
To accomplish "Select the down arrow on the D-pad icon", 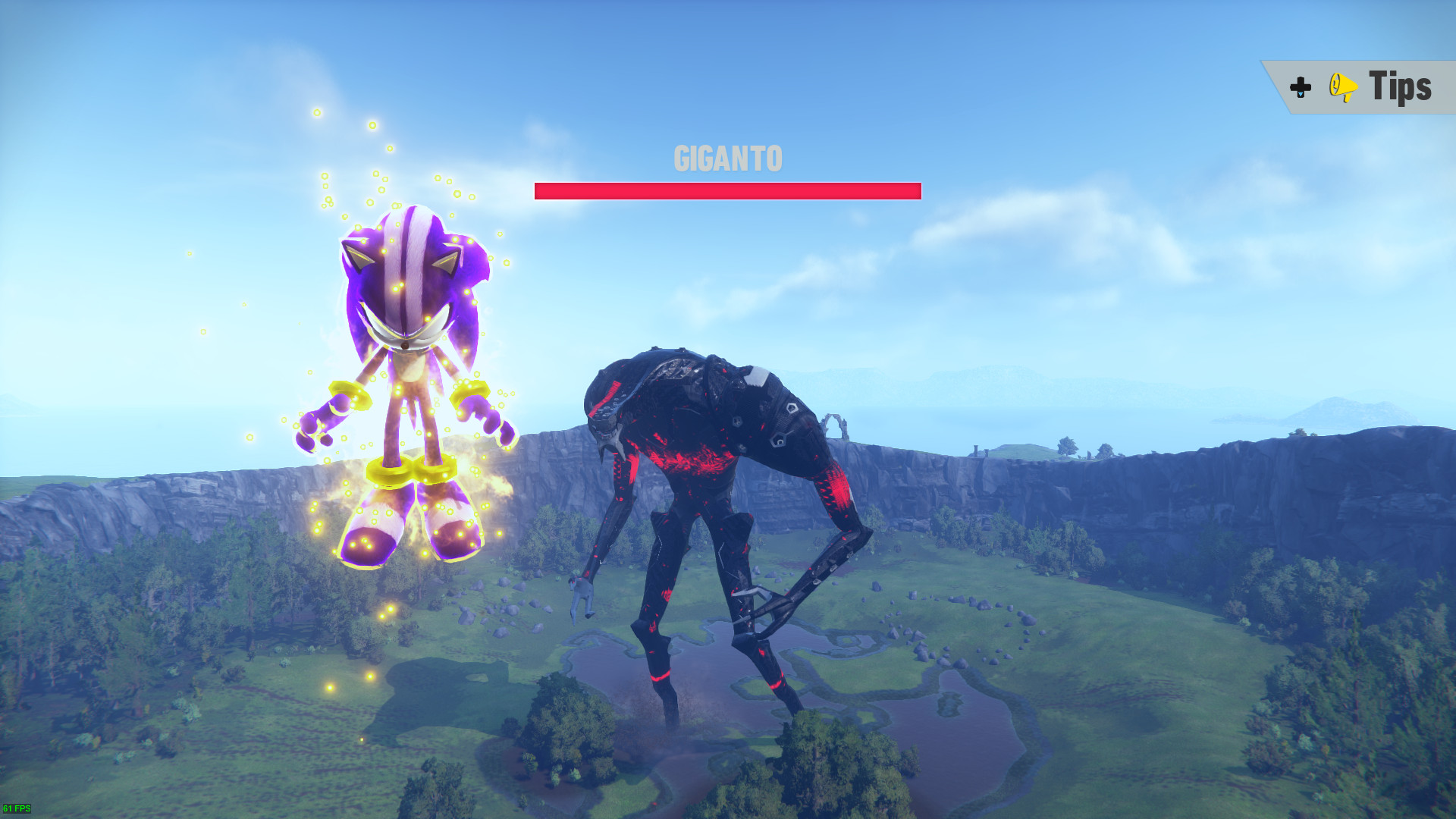I will (x=1301, y=94).
